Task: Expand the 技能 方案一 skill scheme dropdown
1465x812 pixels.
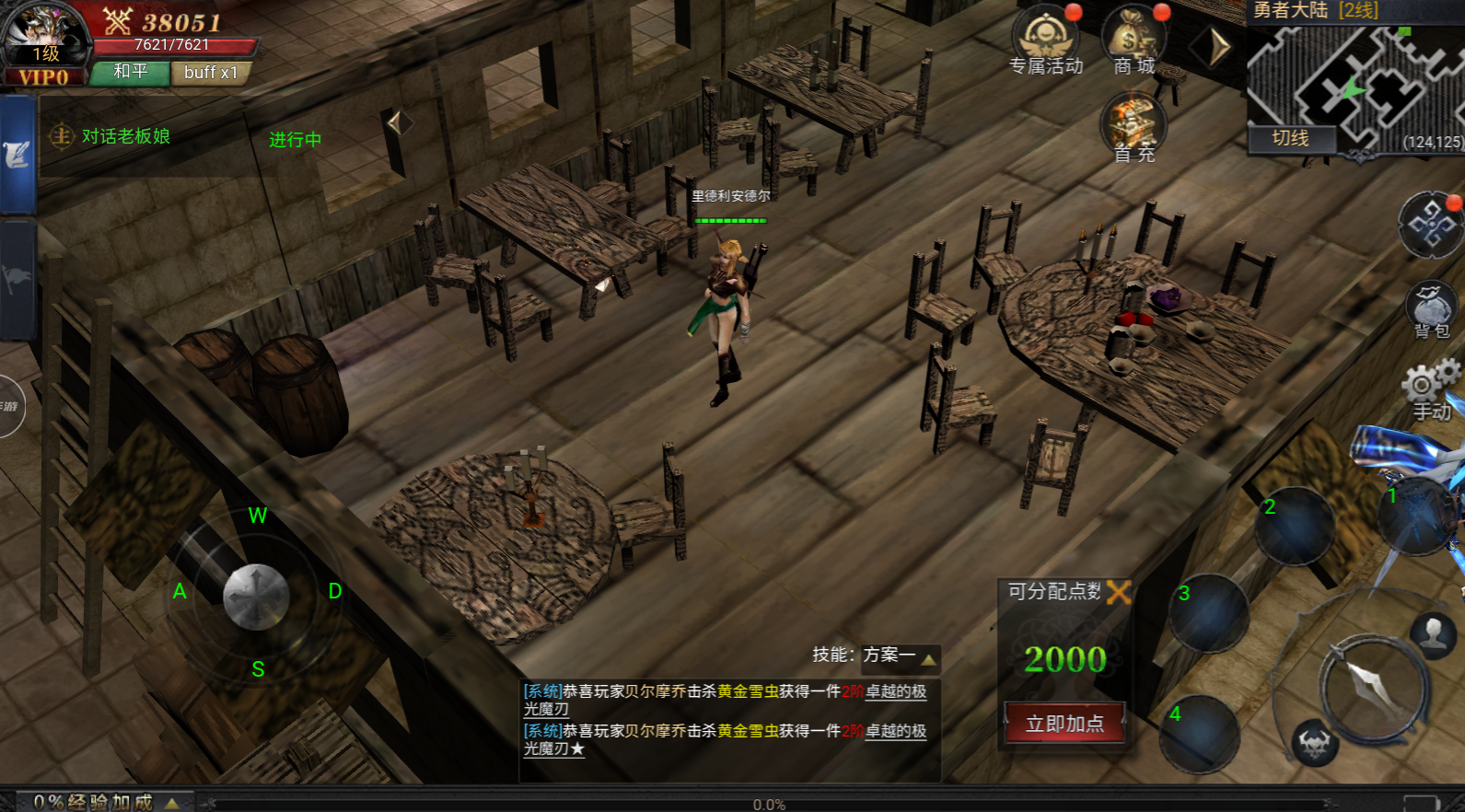Action: tap(928, 658)
